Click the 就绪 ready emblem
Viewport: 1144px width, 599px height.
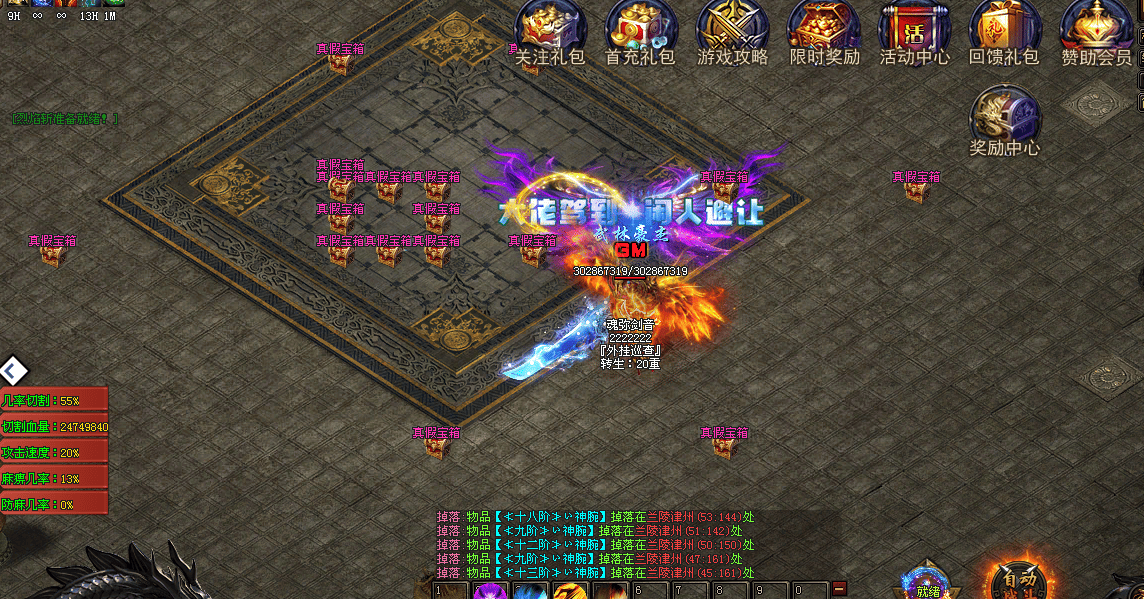(927, 585)
